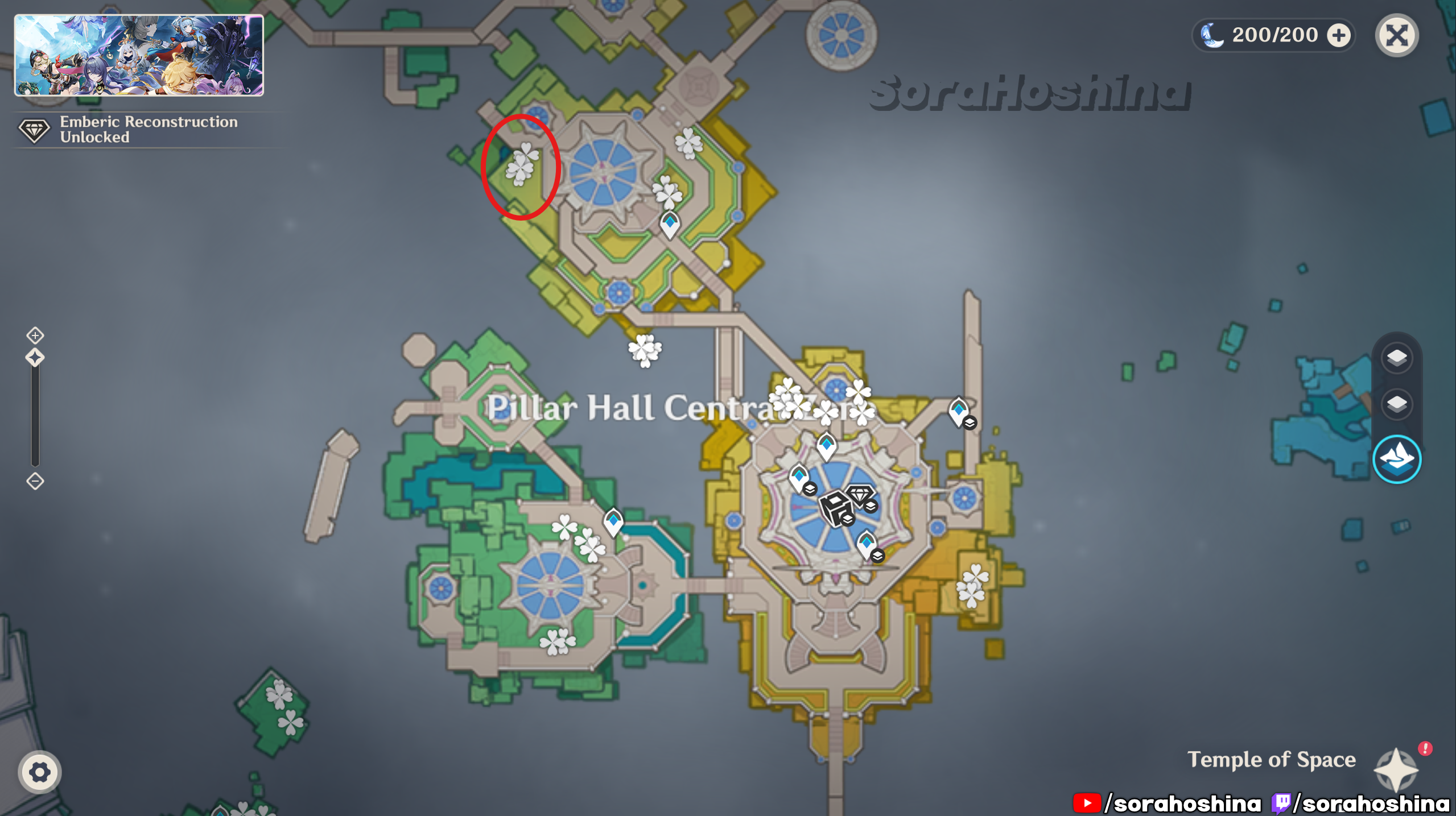Click the map zoom slider handle
Image resolution: width=1456 pixels, height=816 pixels.
[x=35, y=358]
